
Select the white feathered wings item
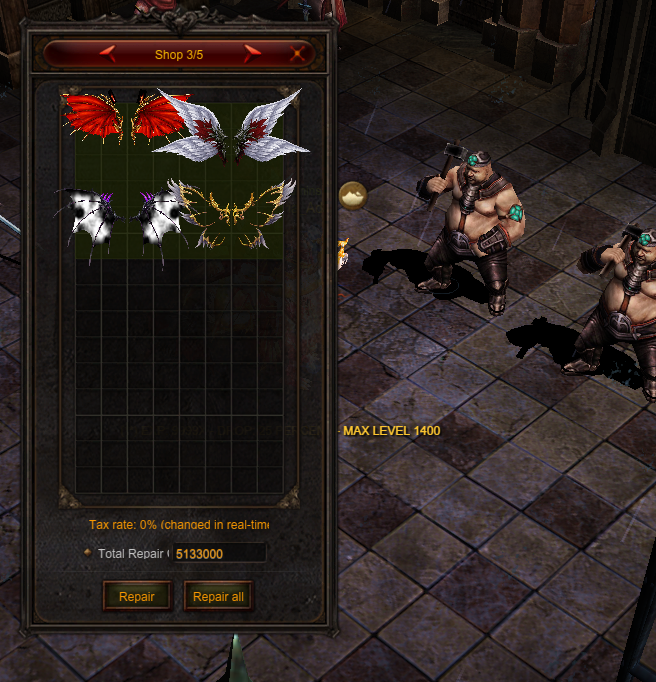click(232, 126)
